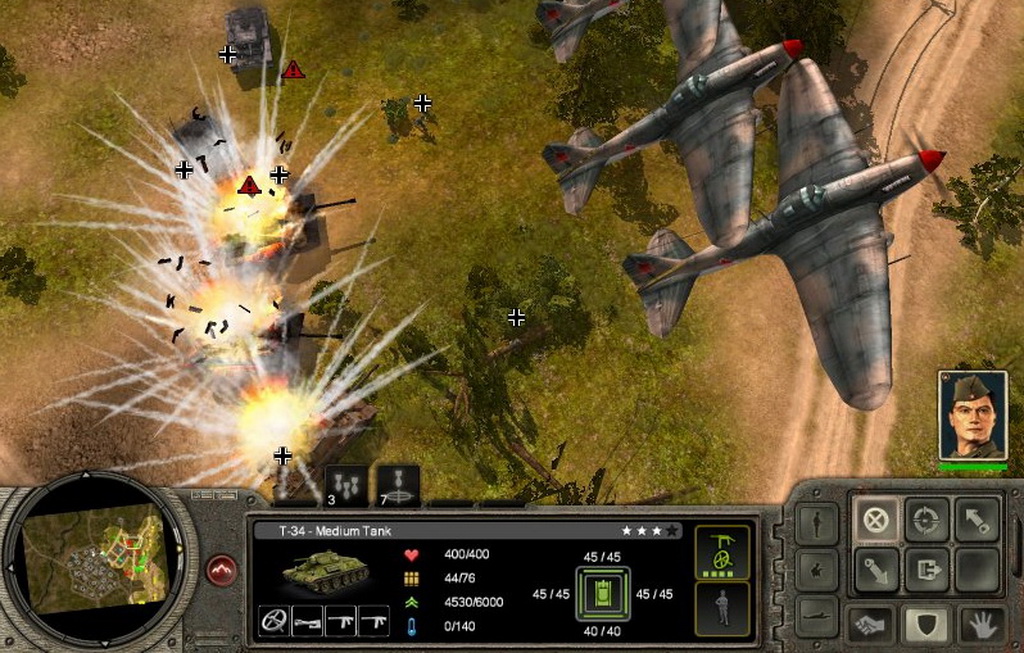
Task: Select the tank cannon weapon slot
Action: coord(307,621)
